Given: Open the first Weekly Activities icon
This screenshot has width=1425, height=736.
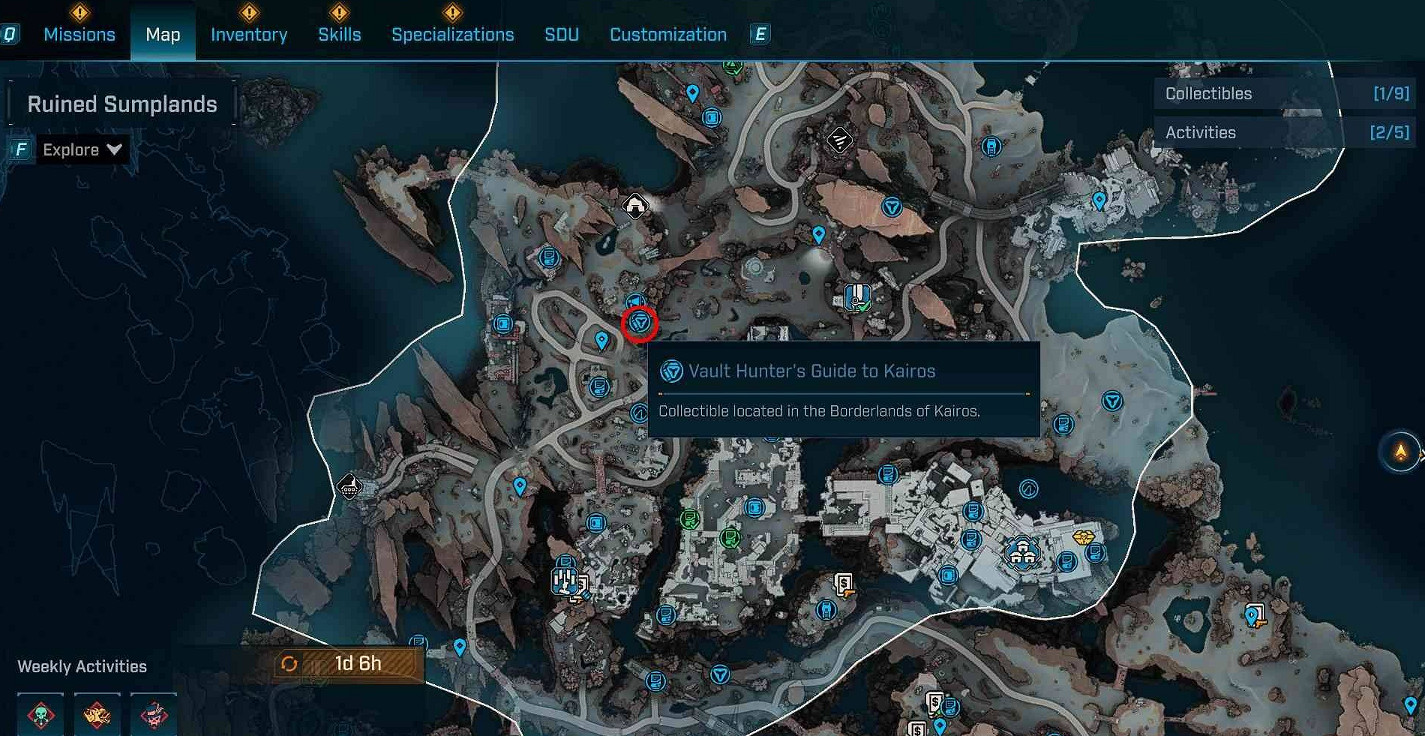Looking at the screenshot, I should click(x=41, y=714).
